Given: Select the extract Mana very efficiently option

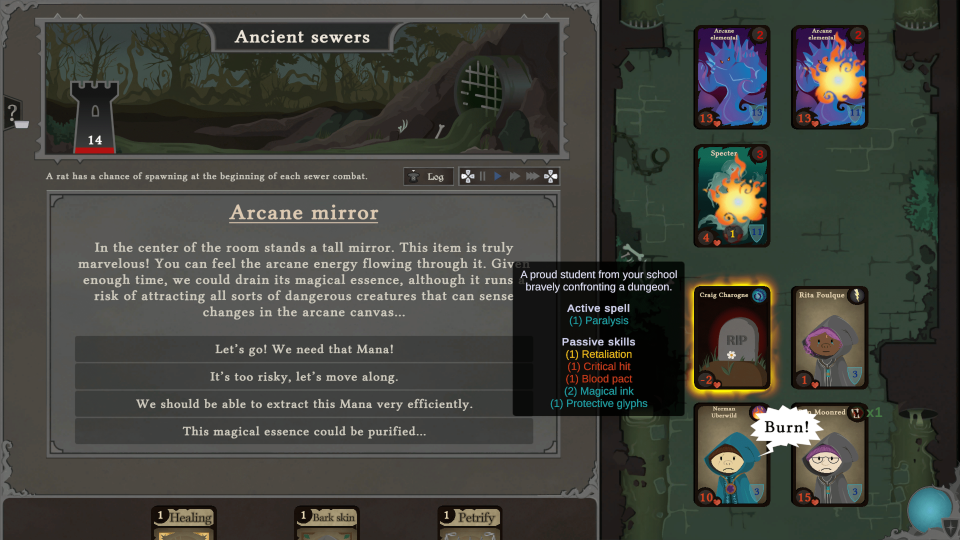Looking at the screenshot, I should tap(304, 404).
